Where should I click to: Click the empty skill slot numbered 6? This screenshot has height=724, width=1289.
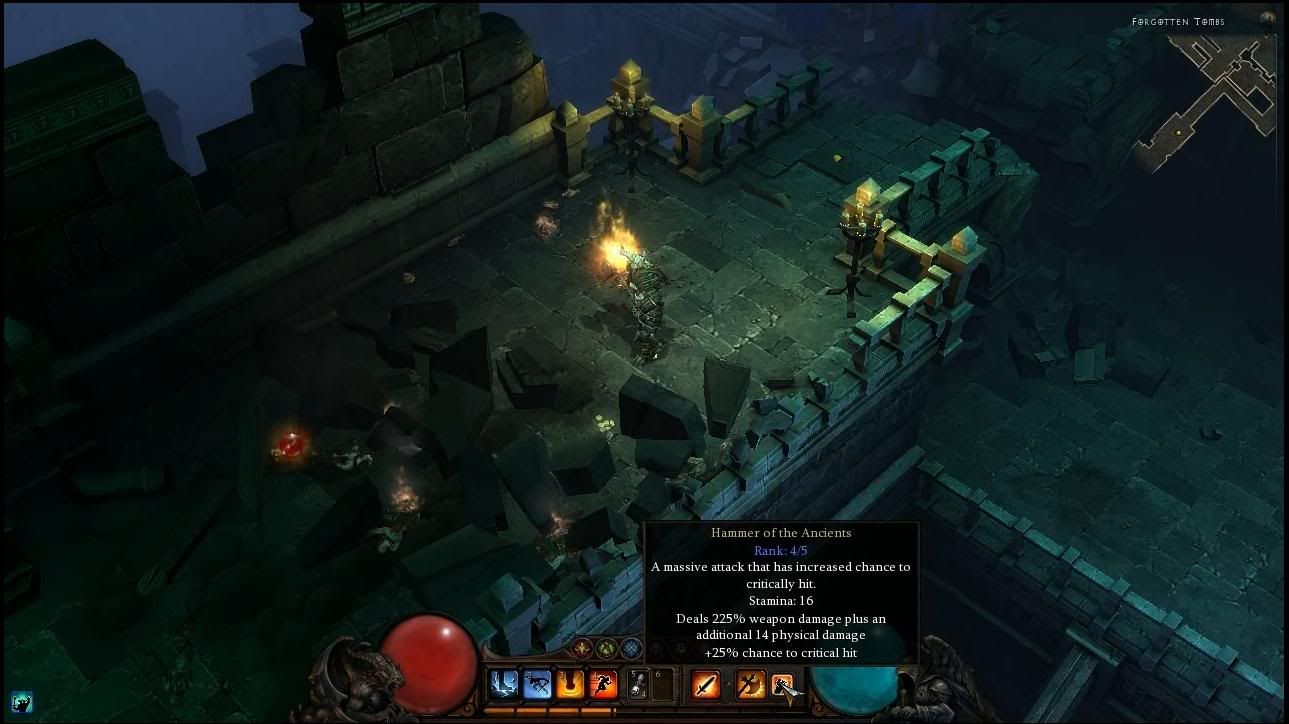tap(662, 684)
